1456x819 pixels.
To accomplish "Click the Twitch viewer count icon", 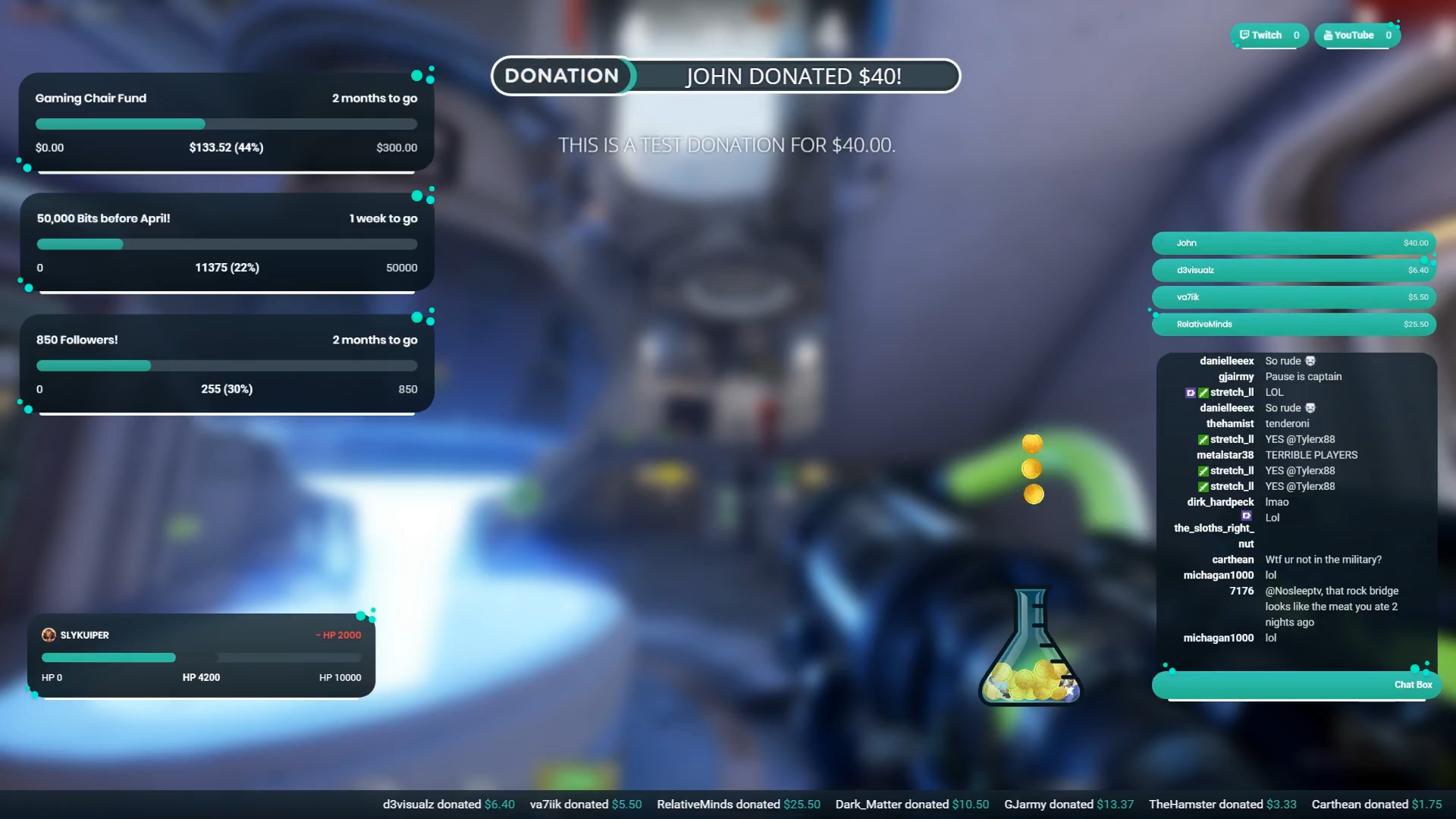I will (1245, 35).
